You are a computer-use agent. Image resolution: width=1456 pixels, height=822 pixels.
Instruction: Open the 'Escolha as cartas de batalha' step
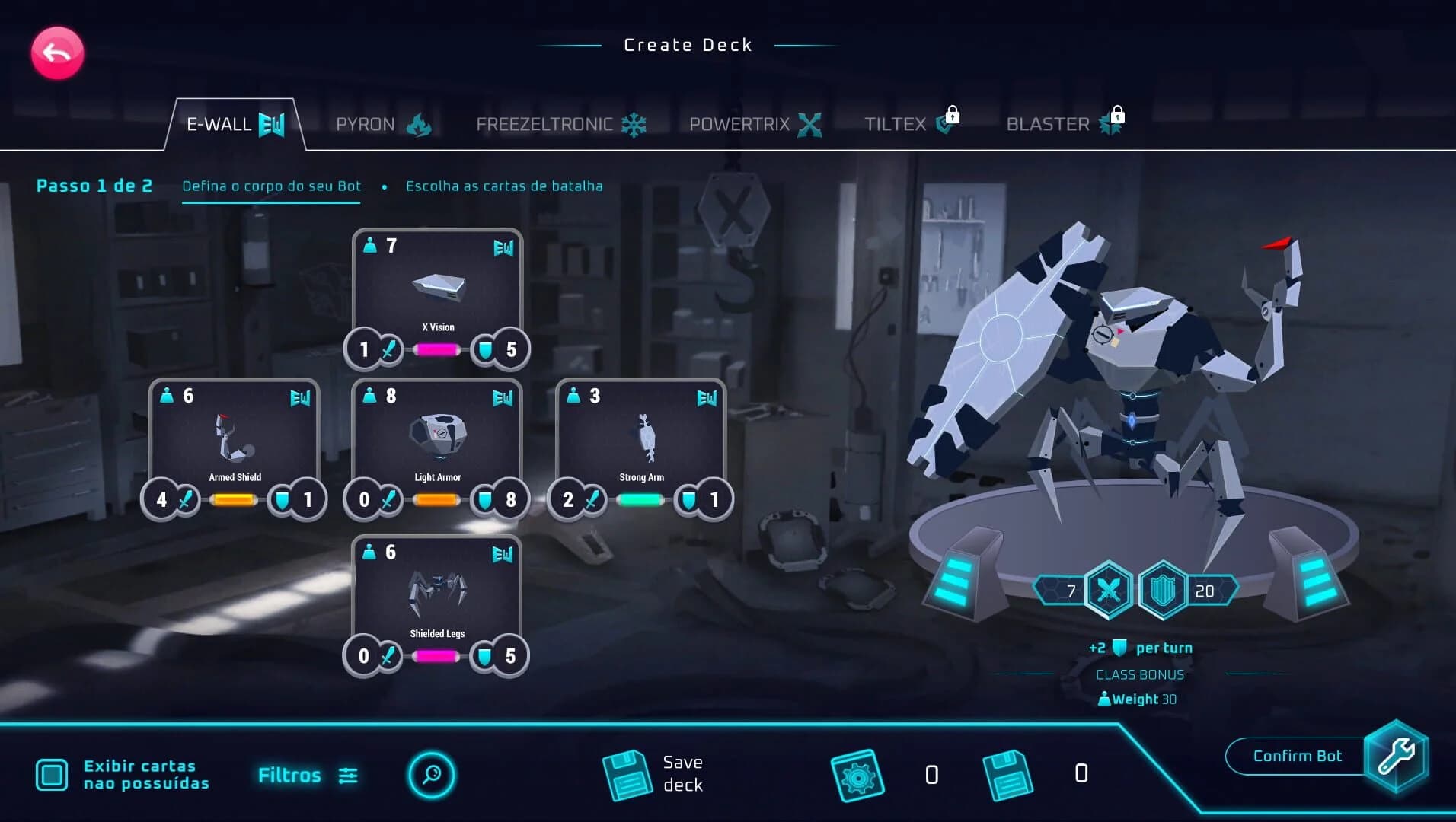pyautogui.click(x=504, y=186)
